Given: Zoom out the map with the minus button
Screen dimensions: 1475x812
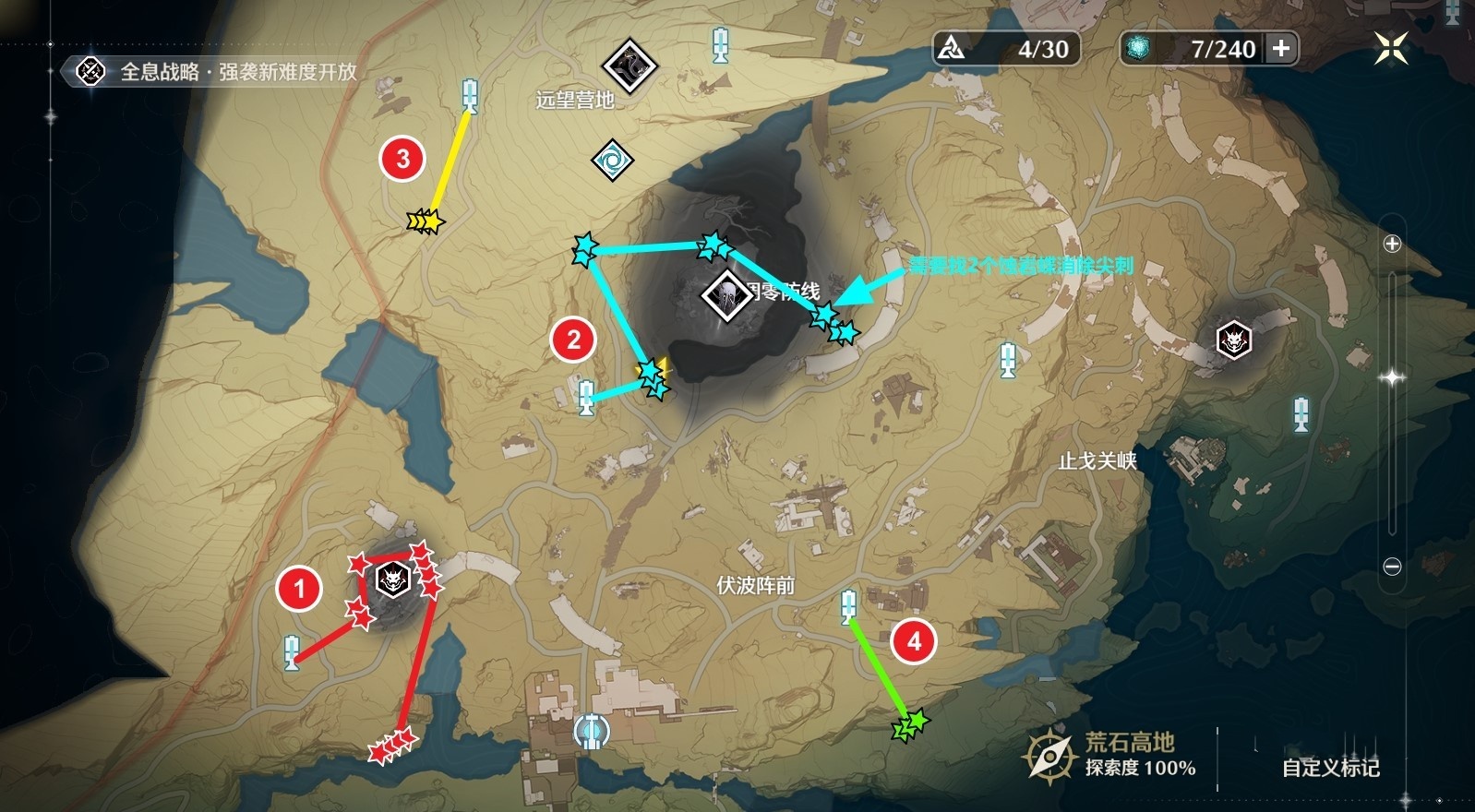Looking at the screenshot, I should (x=1392, y=567).
